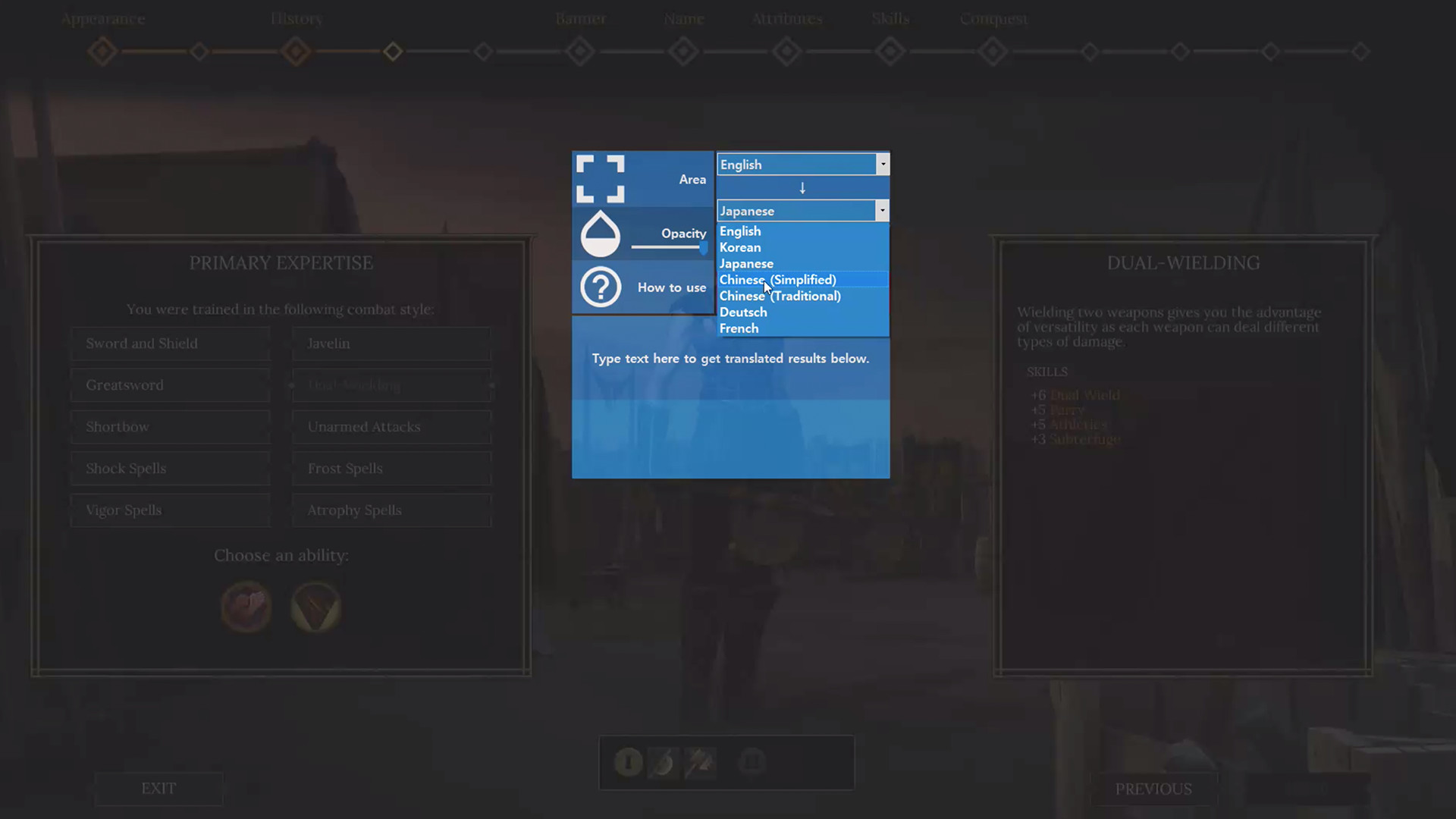Click the axe icon in the bottom bar
This screenshot has width=1456, height=819.
click(700, 763)
